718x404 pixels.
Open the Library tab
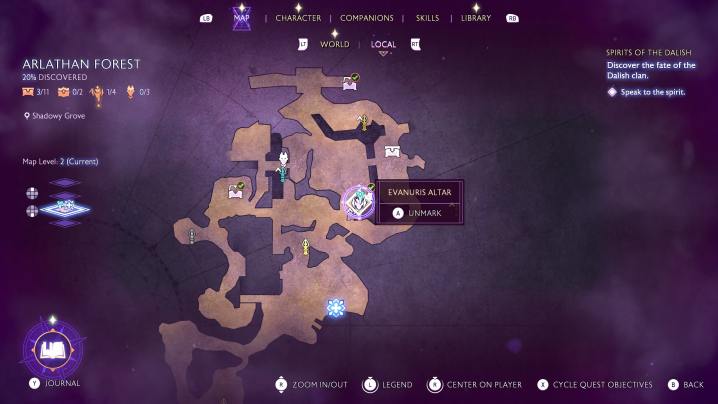[x=475, y=18]
